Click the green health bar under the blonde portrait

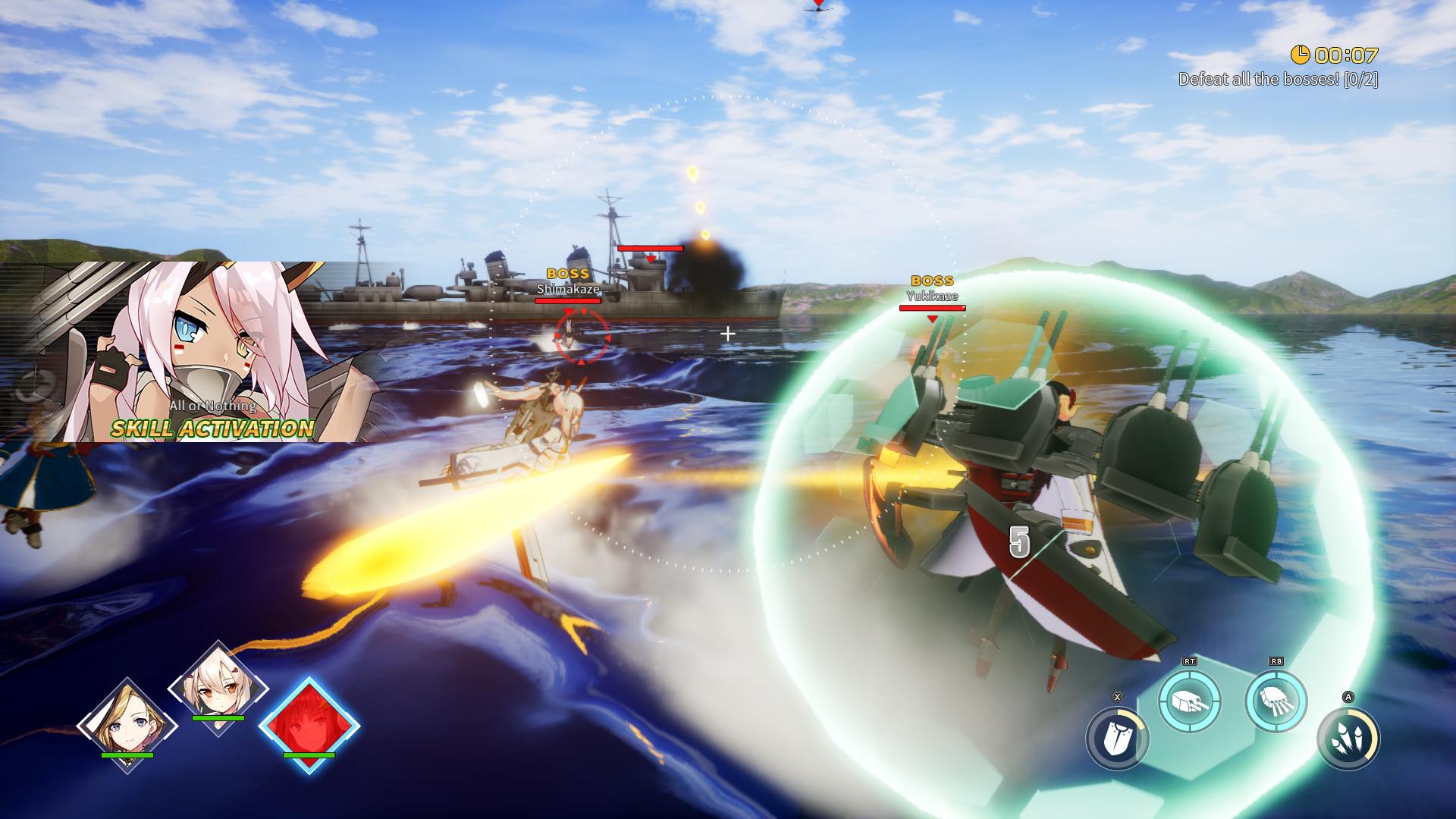click(x=127, y=755)
